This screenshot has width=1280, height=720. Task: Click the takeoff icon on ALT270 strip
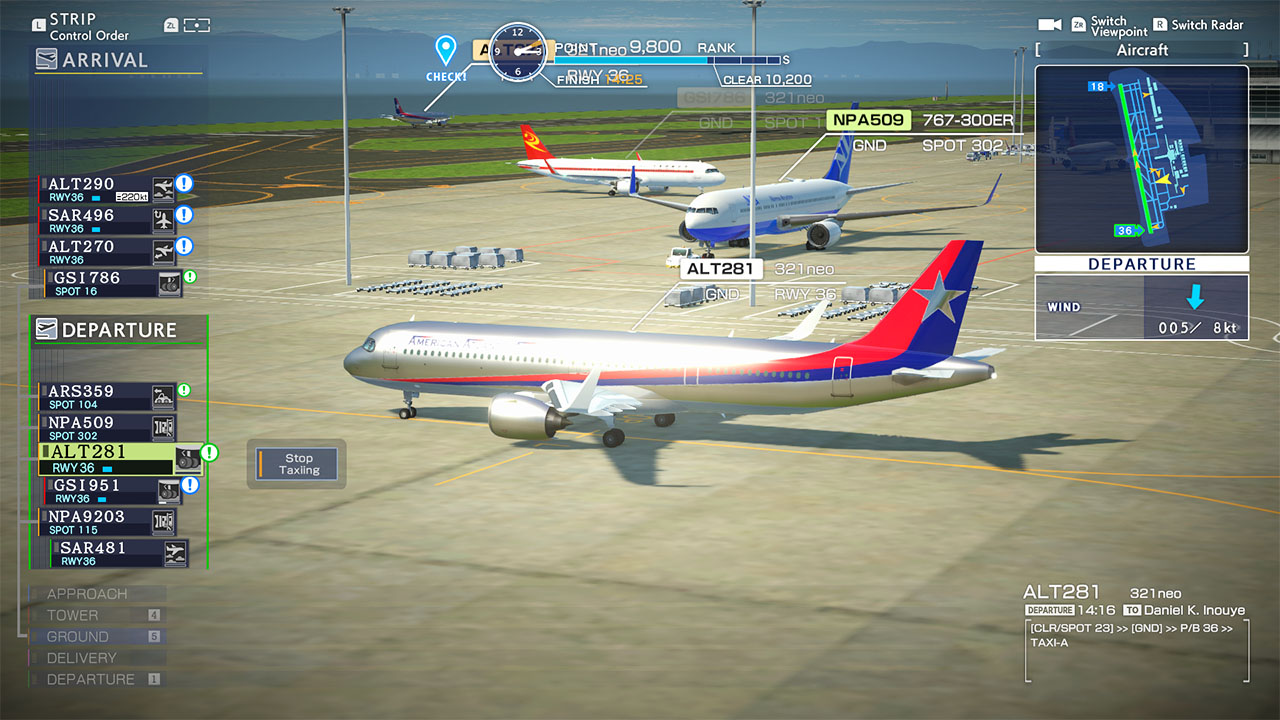164,251
